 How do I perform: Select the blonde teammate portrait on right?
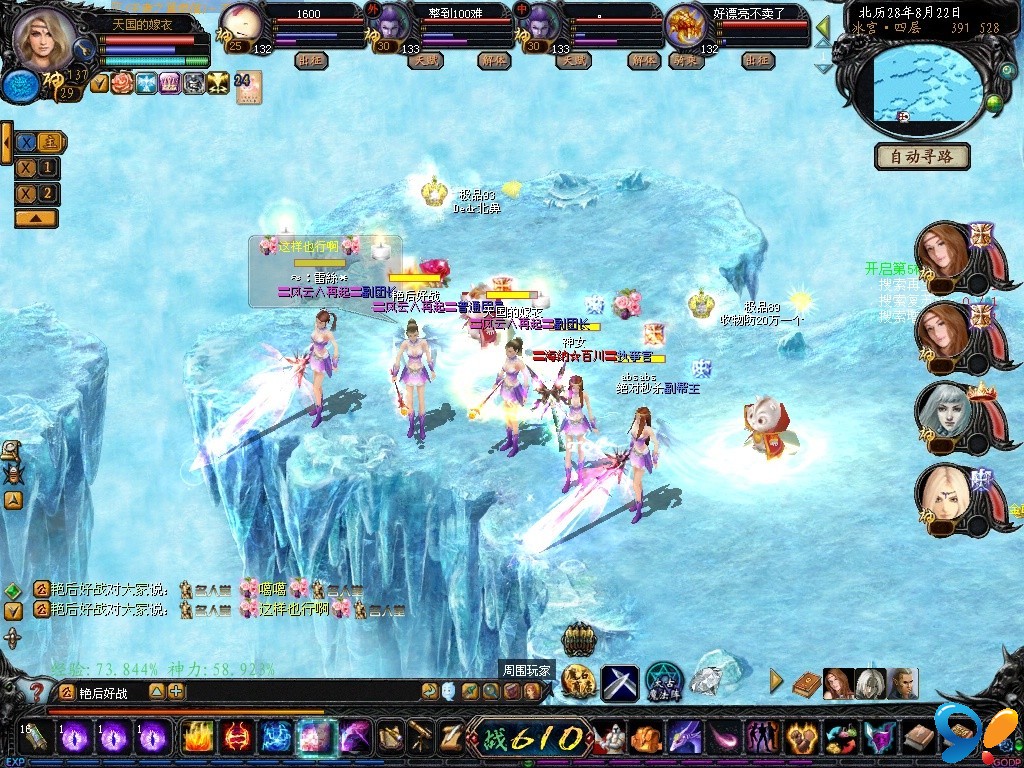(943, 495)
